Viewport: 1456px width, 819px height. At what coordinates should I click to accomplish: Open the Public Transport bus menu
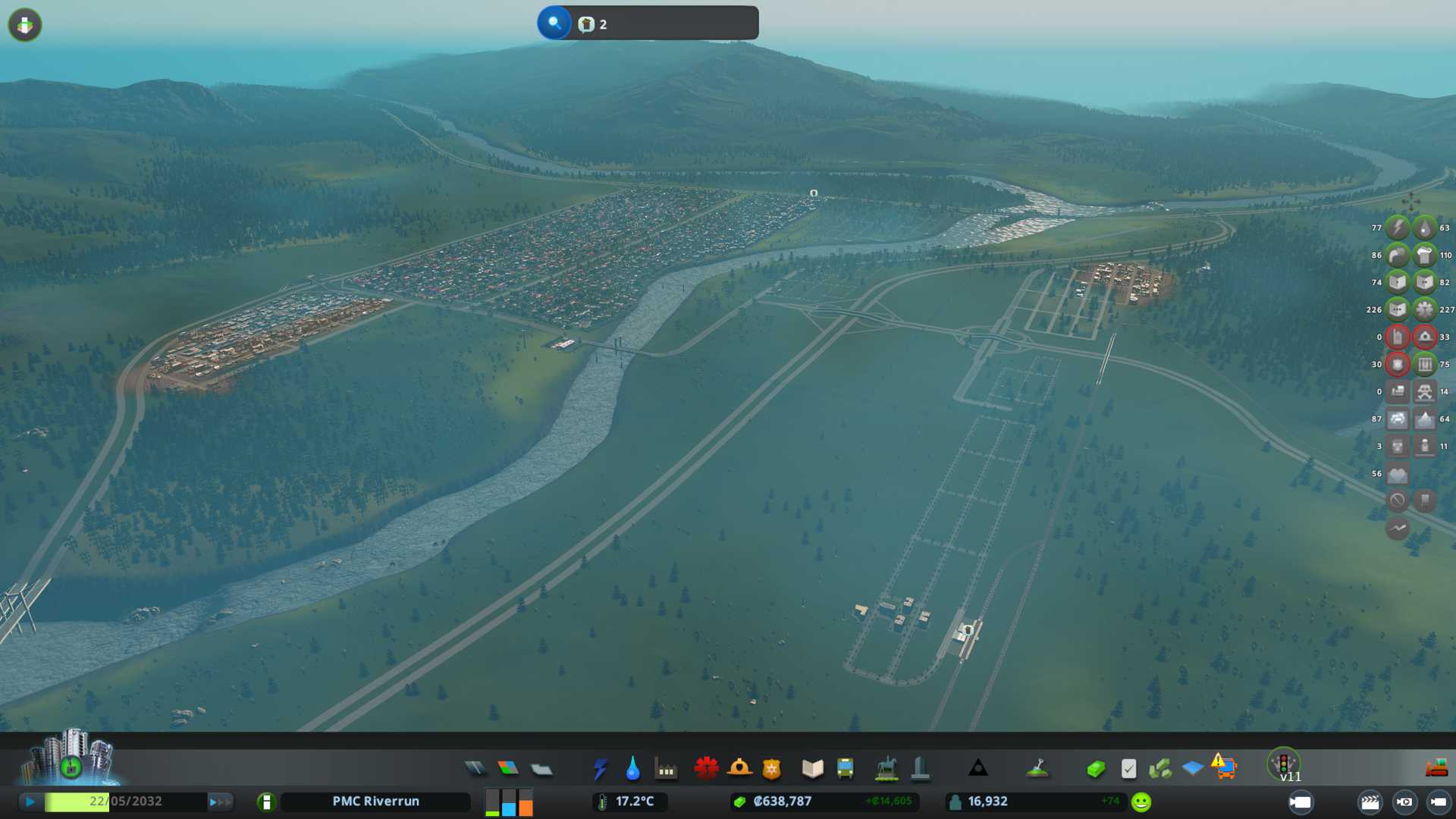click(x=845, y=769)
